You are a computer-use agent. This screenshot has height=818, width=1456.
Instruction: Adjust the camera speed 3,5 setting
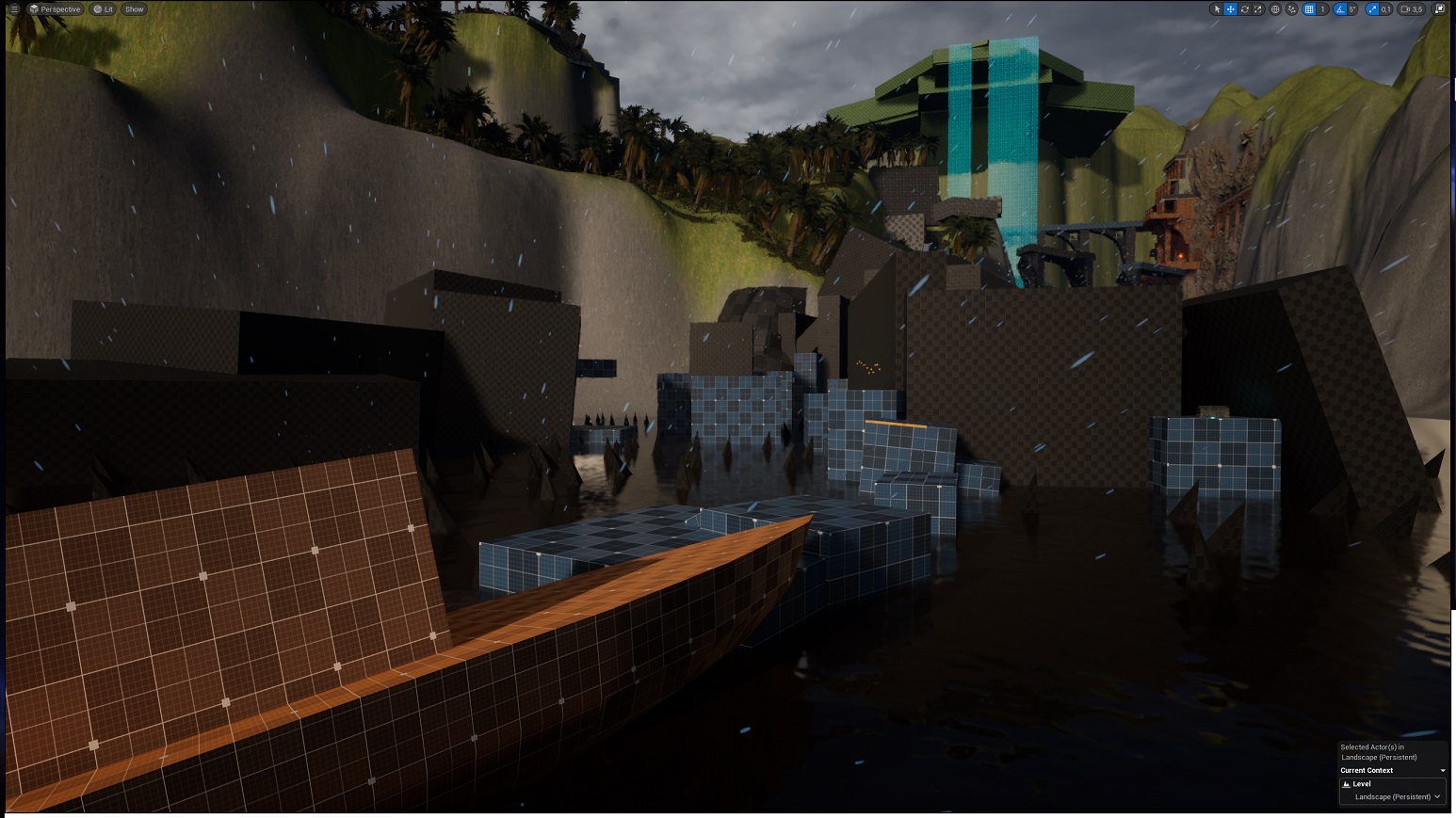click(1411, 9)
